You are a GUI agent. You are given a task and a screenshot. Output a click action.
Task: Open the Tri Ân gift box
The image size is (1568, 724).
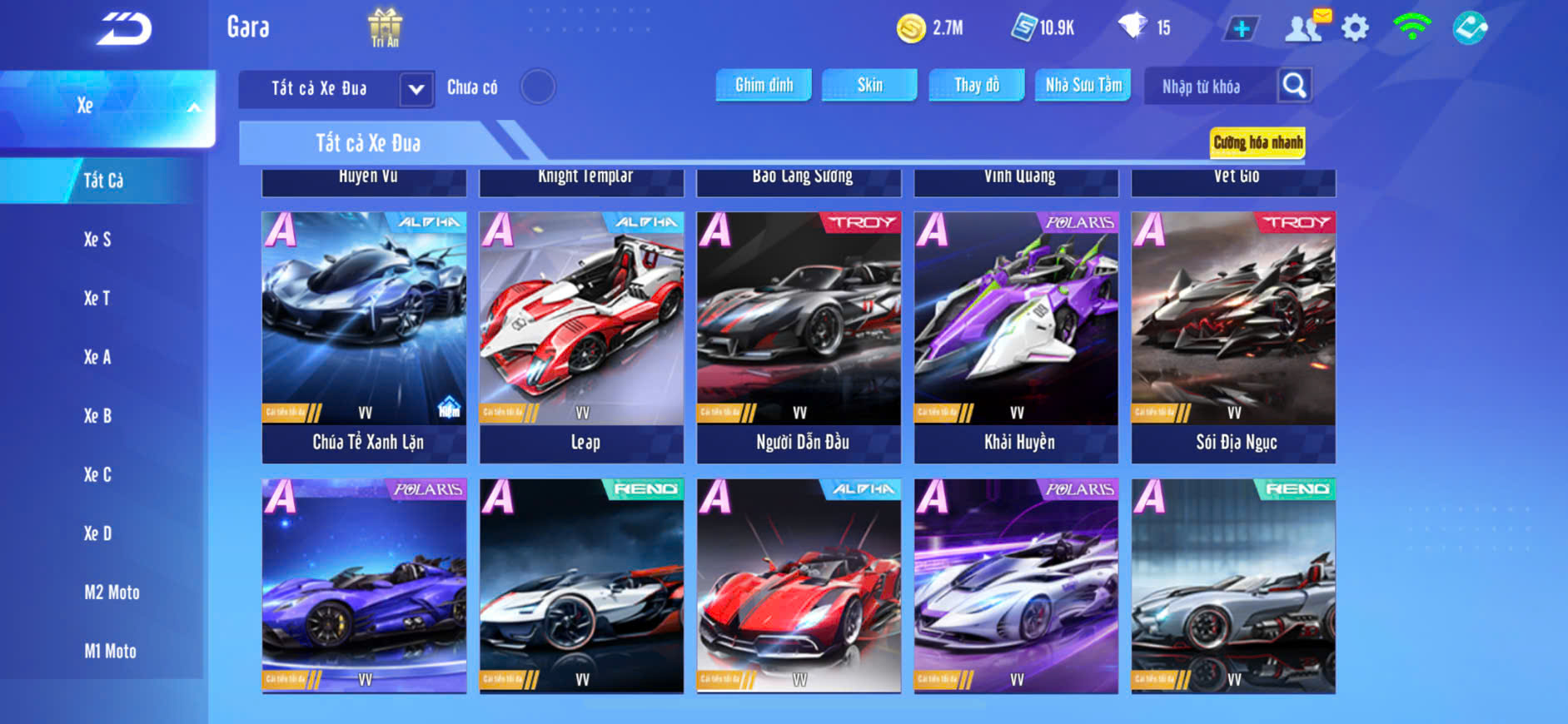(385, 27)
